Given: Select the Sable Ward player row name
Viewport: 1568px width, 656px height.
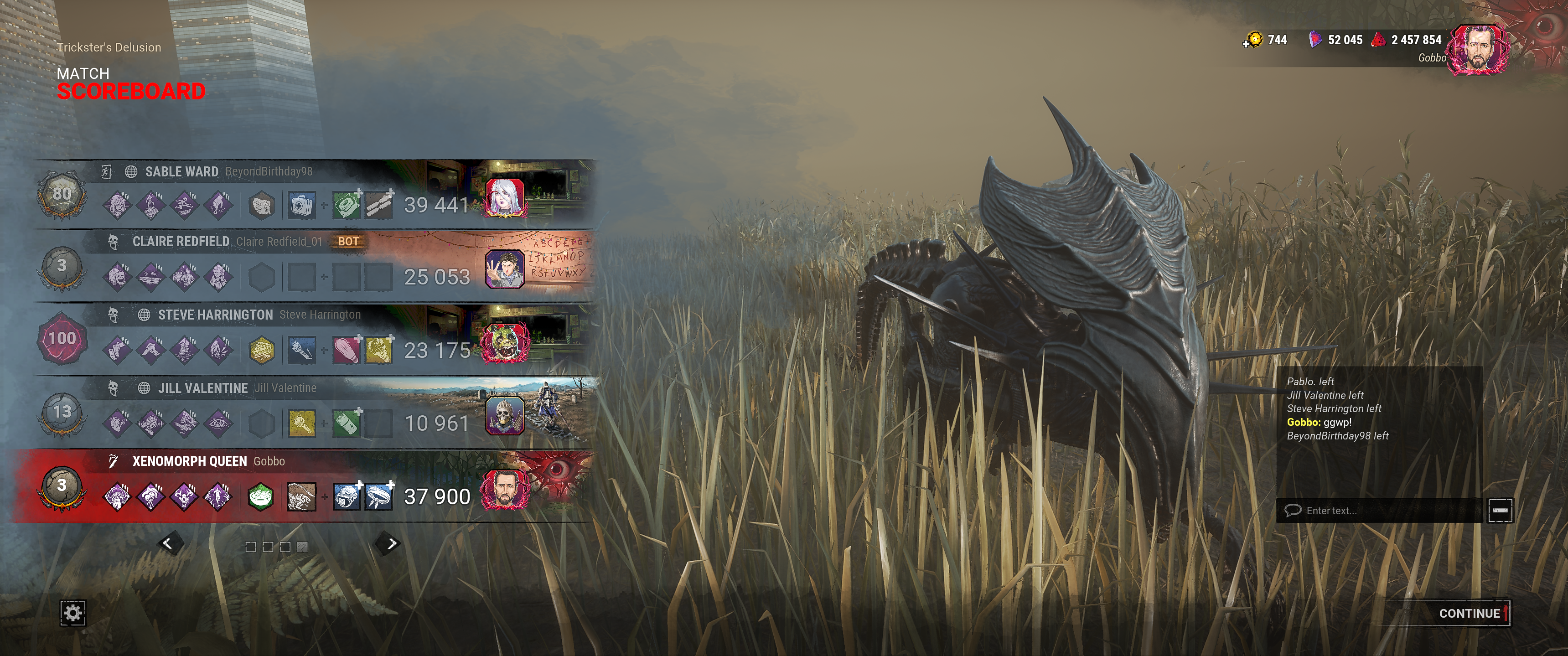Looking at the screenshot, I should (181, 171).
